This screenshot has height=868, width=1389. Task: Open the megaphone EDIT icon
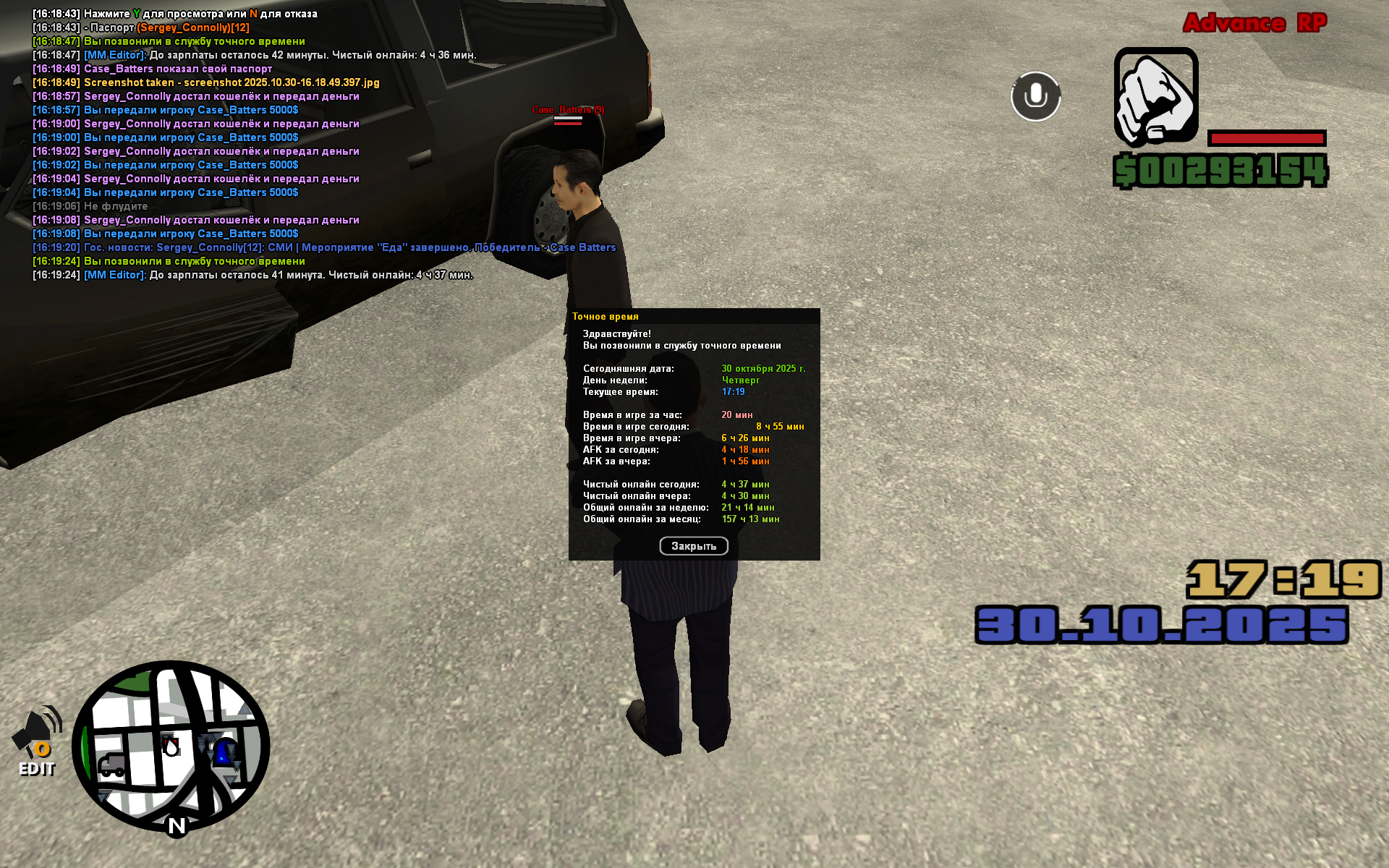click(37, 740)
